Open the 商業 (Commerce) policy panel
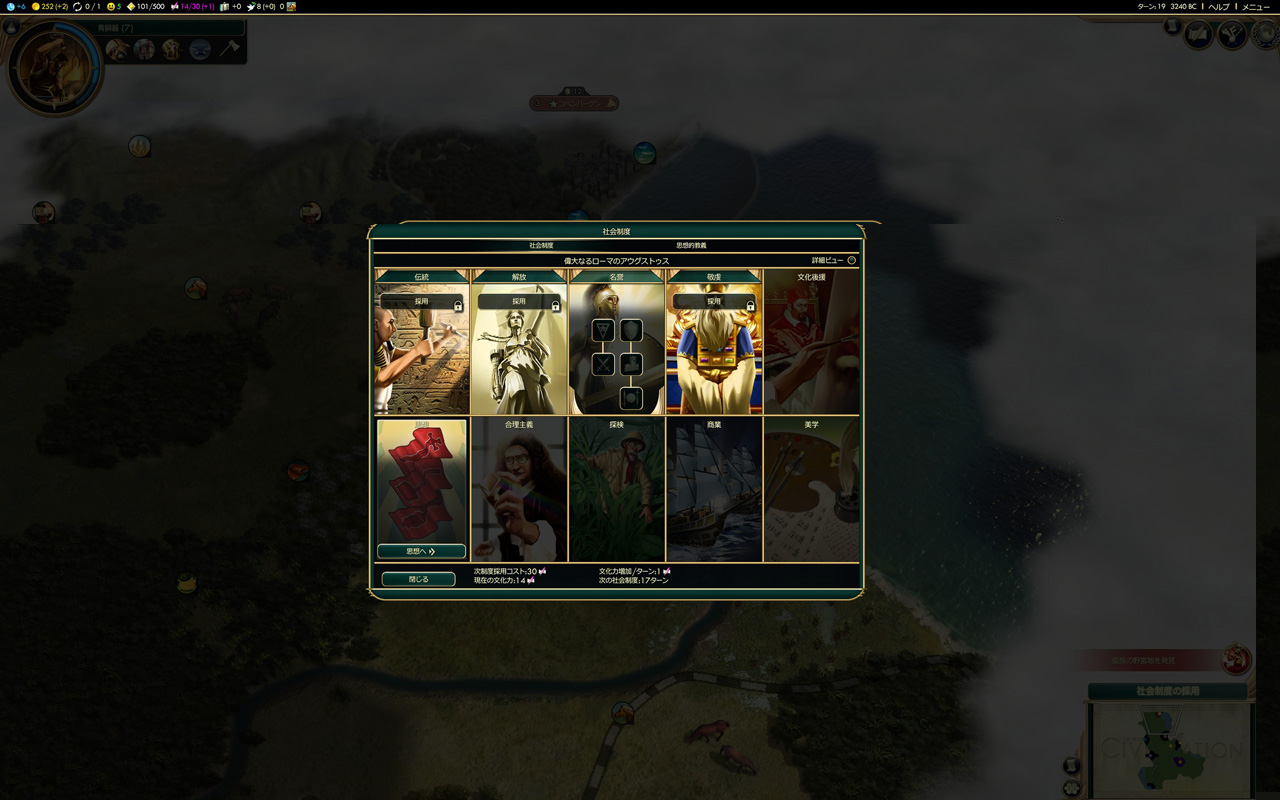1280x800 pixels. coord(713,488)
